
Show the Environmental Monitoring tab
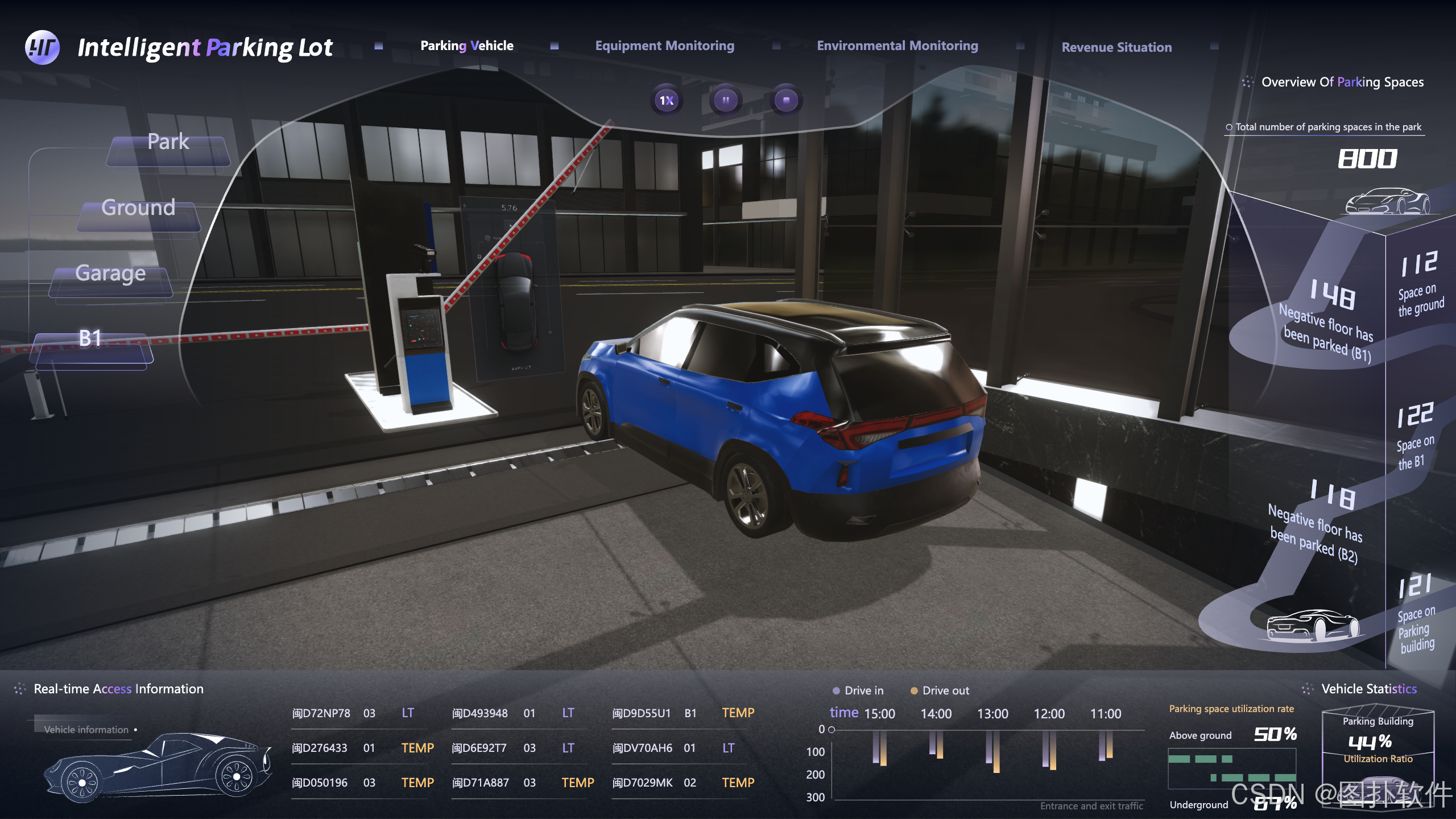(x=897, y=45)
